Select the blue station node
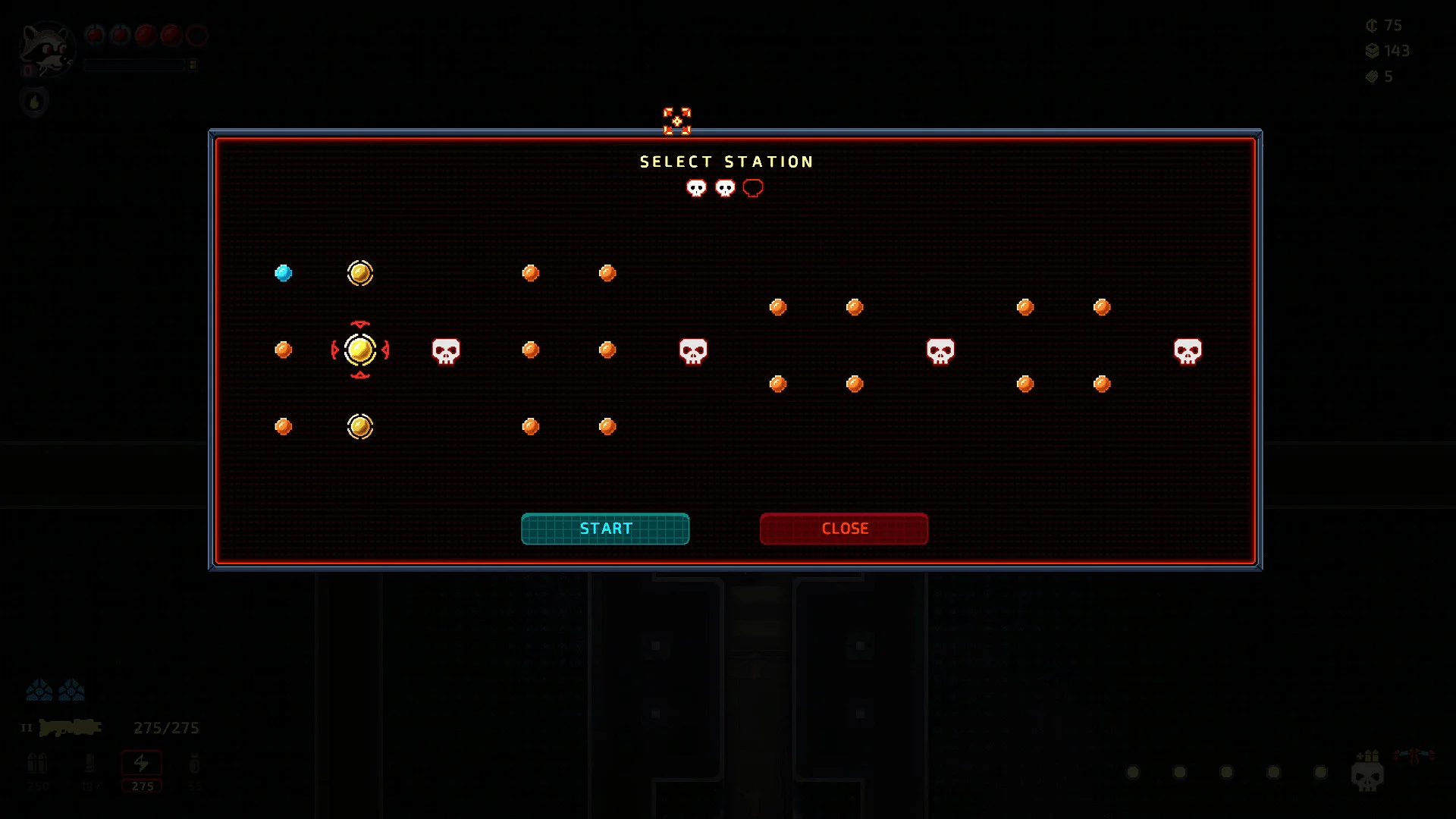Viewport: 1456px width, 819px height. tap(284, 273)
